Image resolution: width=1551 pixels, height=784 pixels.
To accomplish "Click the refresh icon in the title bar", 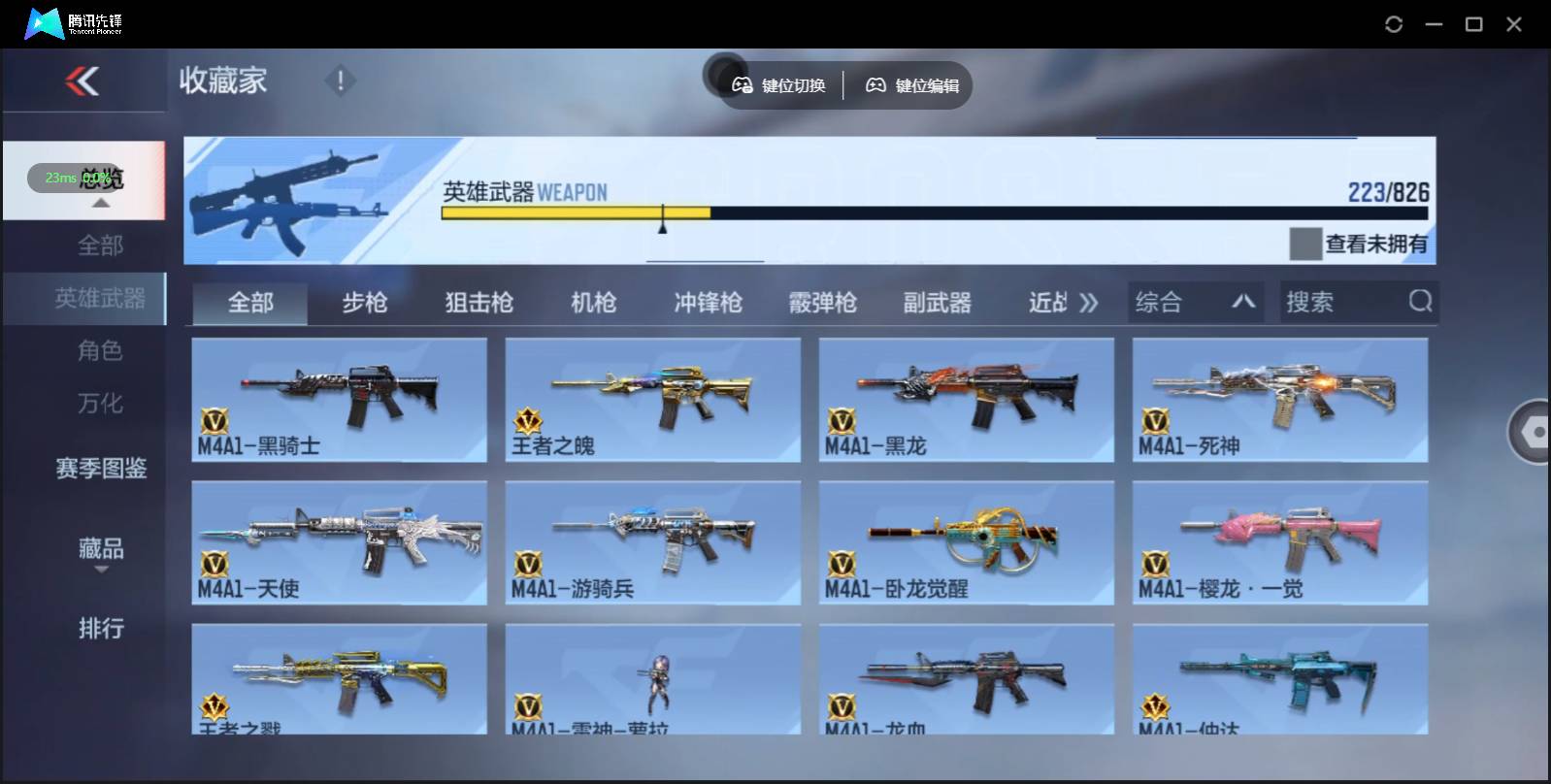I will click(x=1395, y=23).
